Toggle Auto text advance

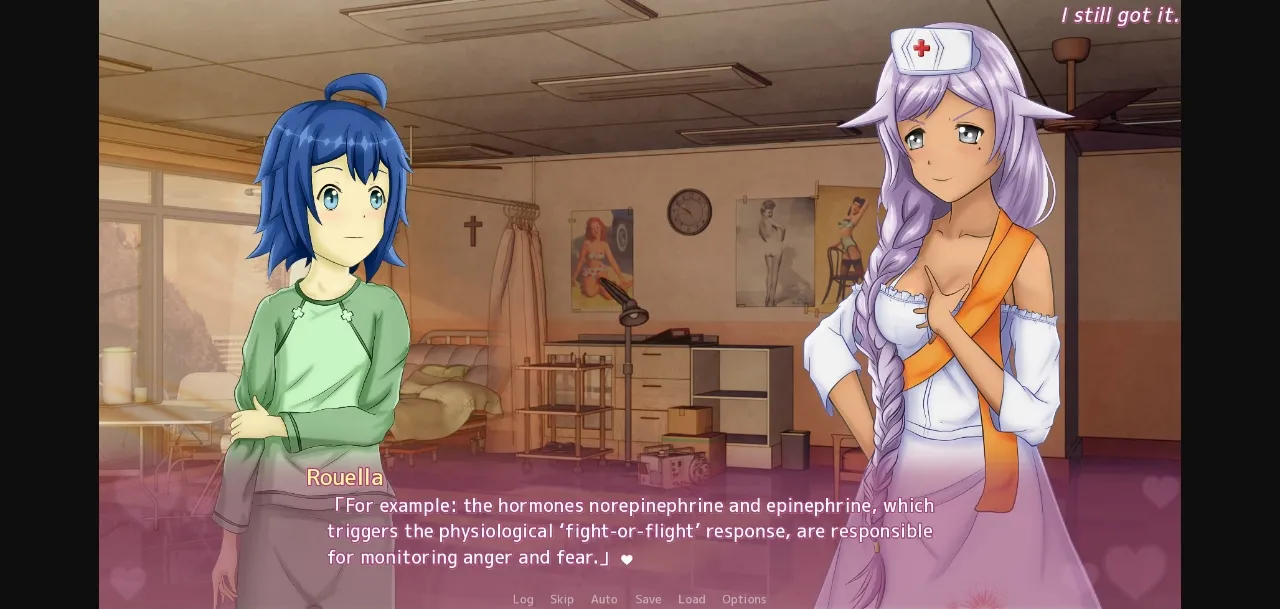604,599
